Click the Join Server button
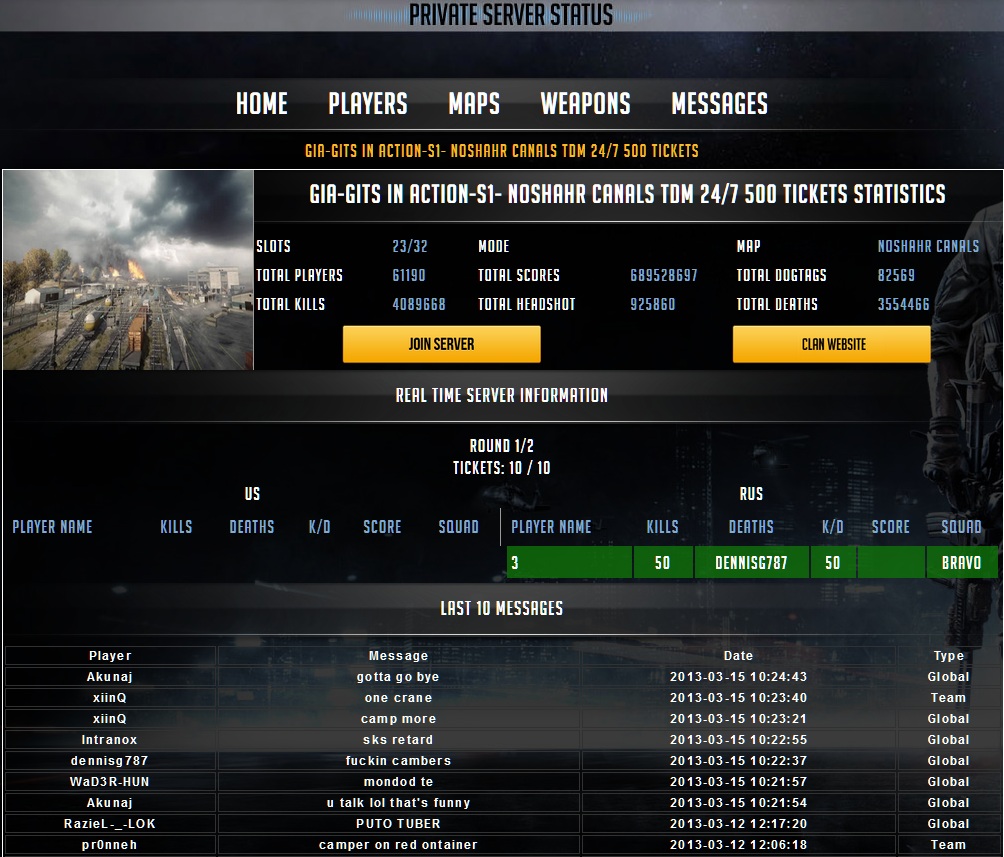 pyautogui.click(x=441, y=344)
